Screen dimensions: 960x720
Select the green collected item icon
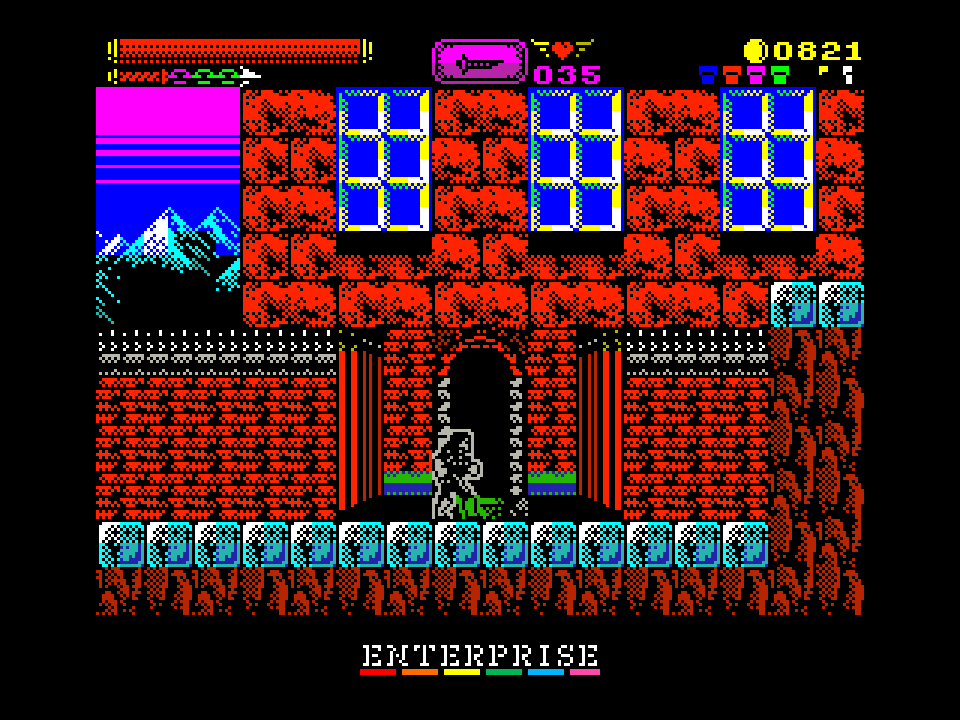point(780,74)
